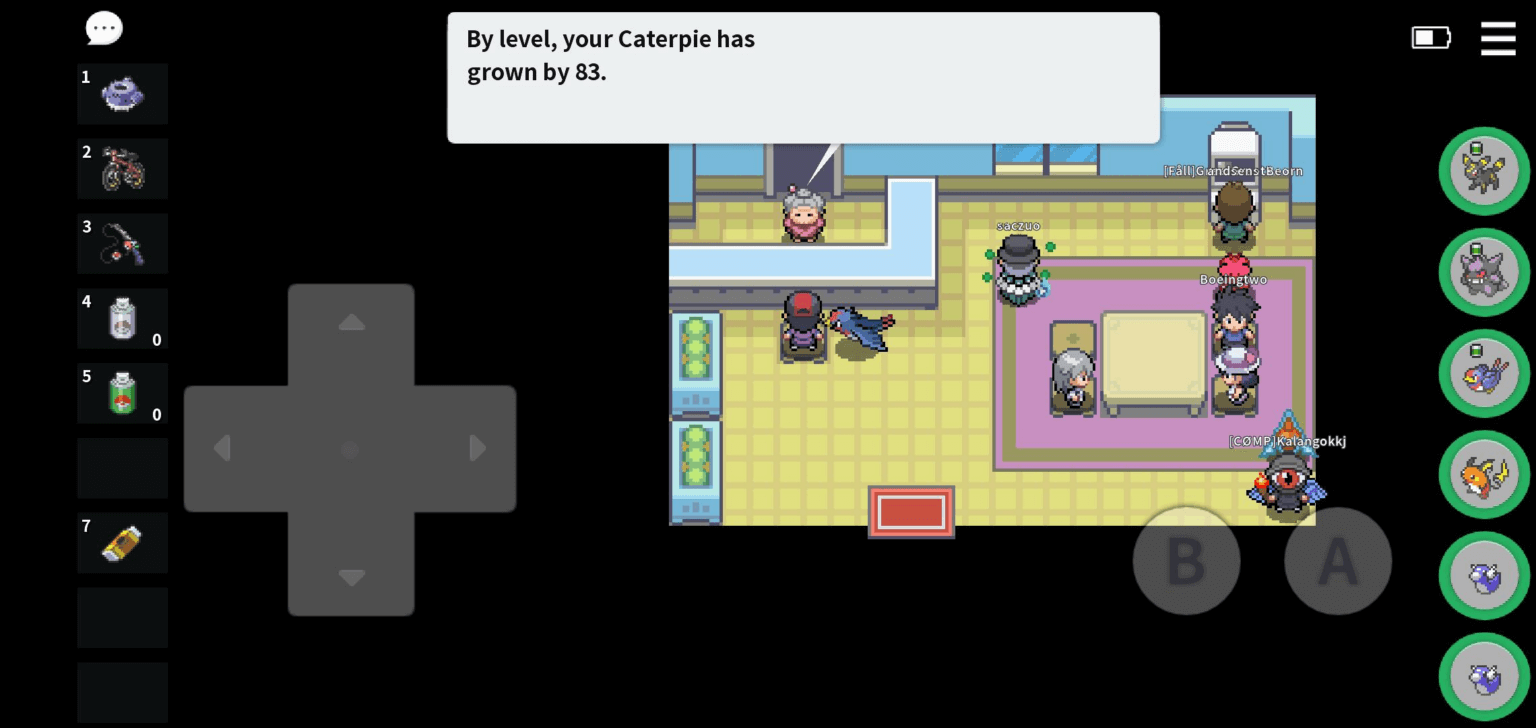This screenshot has height=728, width=1536.
Task: Select the blue bird party Pokémon
Action: point(1484,374)
